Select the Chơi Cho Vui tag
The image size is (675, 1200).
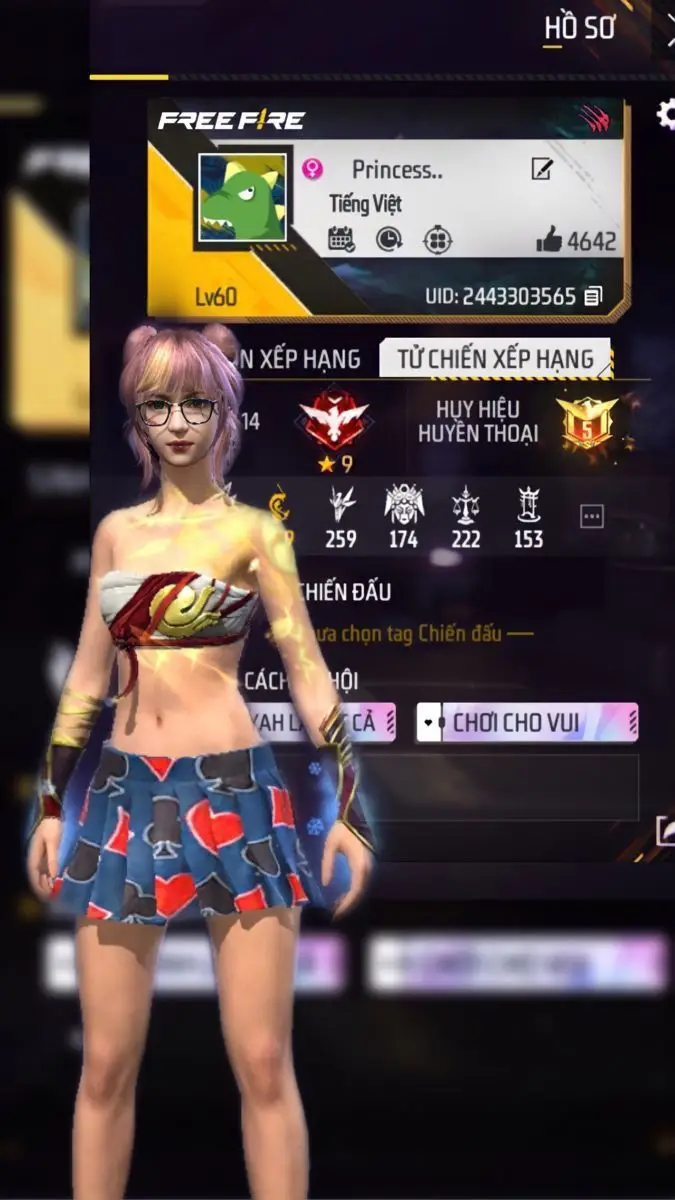click(527, 722)
